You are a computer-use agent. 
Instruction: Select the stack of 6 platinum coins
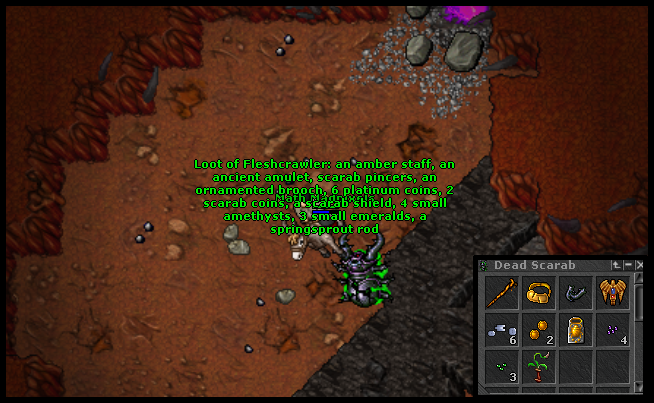[501, 330]
